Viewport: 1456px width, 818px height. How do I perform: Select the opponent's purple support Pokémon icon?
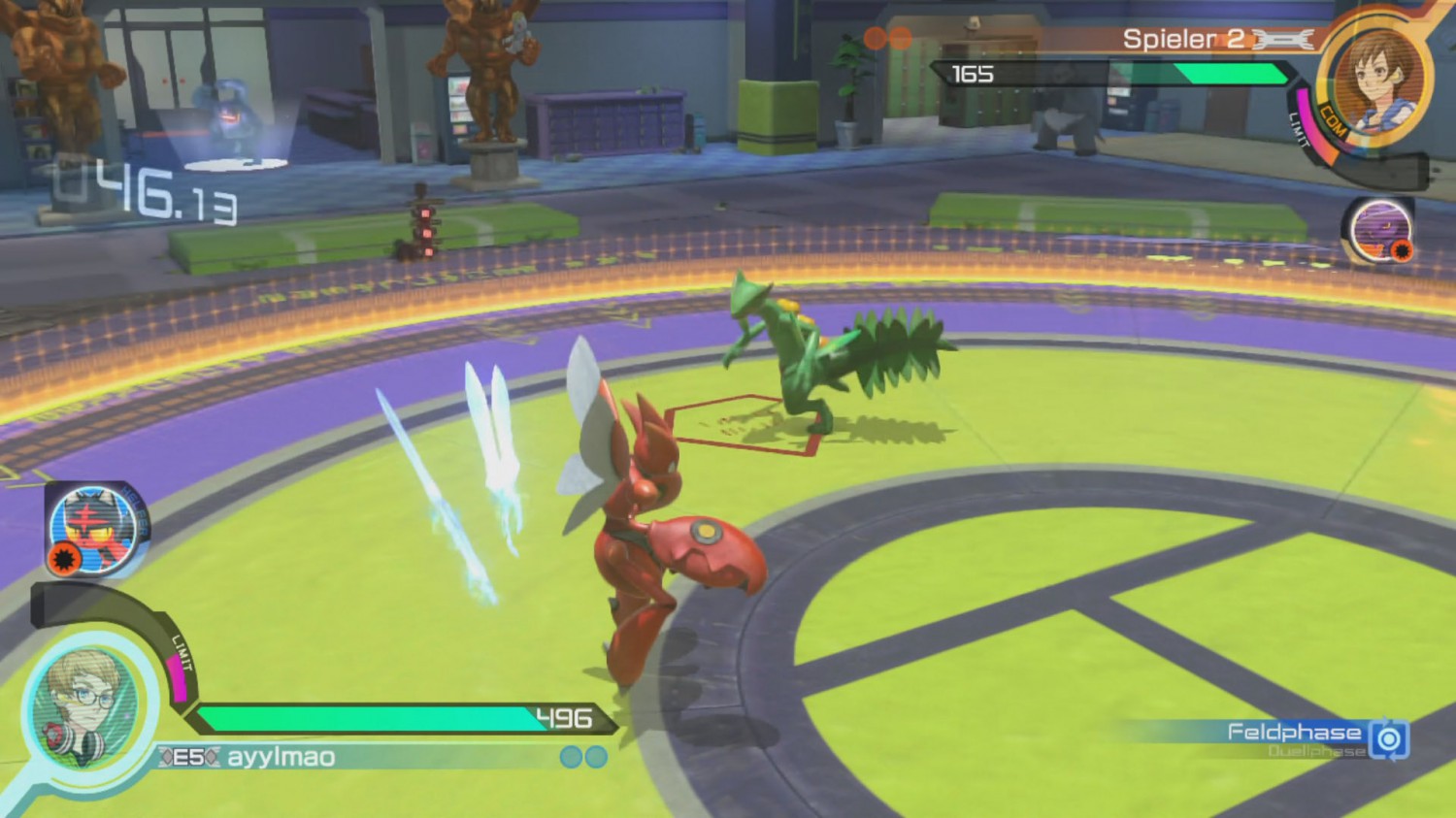[1377, 230]
